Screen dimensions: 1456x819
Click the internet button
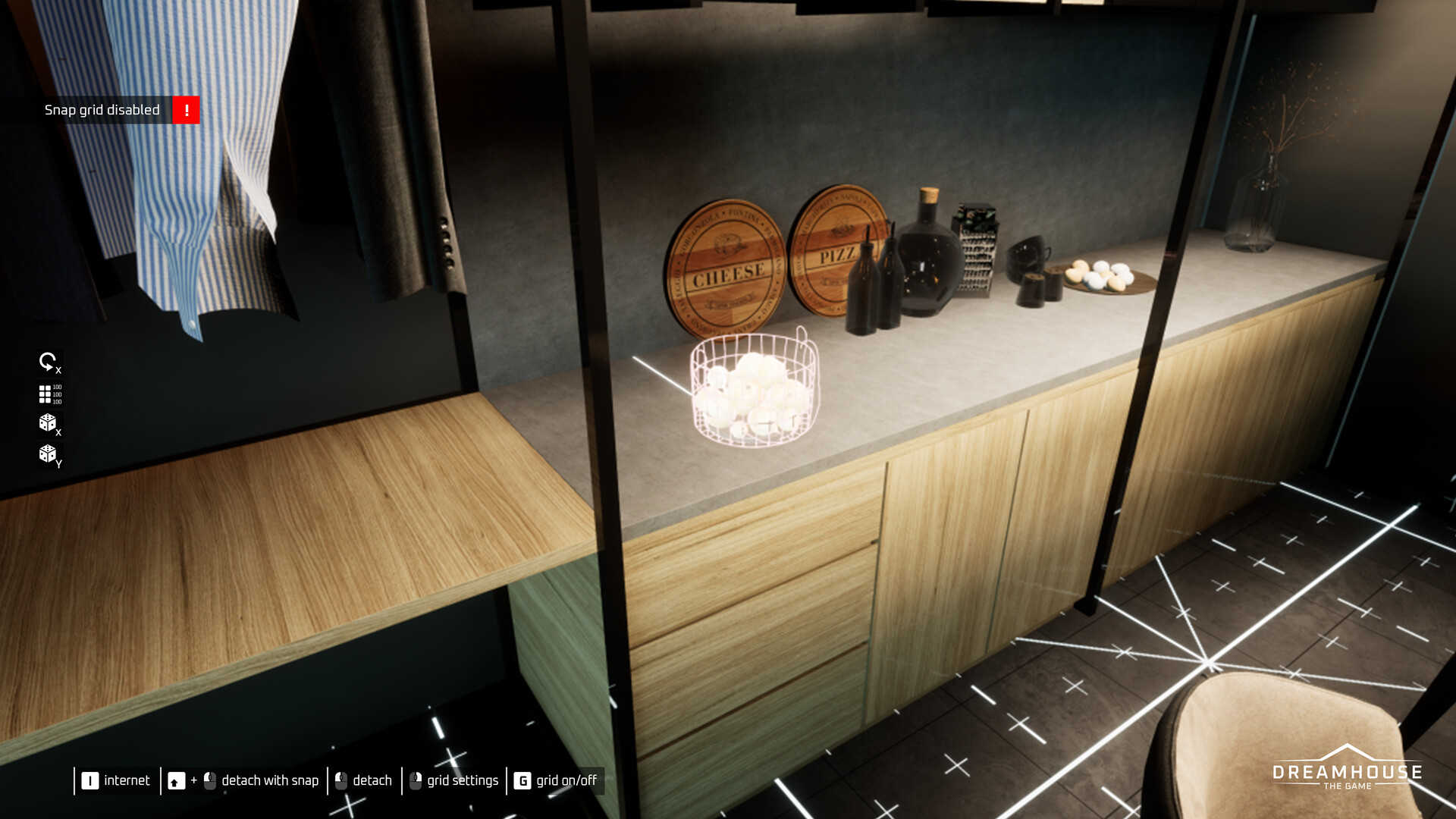[x=127, y=780]
